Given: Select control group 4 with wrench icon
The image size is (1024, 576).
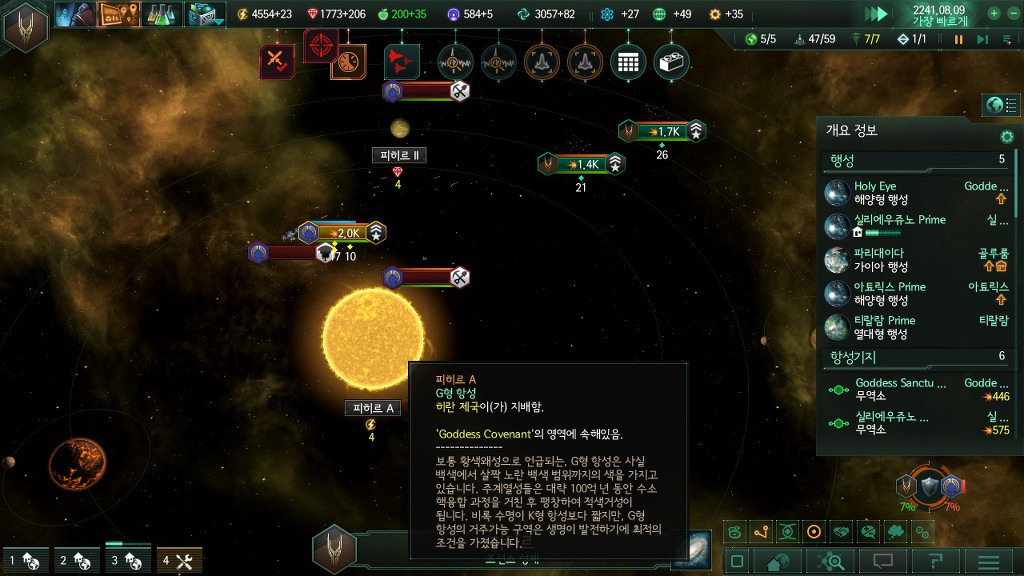Looking at the screenshot, I should pyautogui.click(x=180, y=561).
